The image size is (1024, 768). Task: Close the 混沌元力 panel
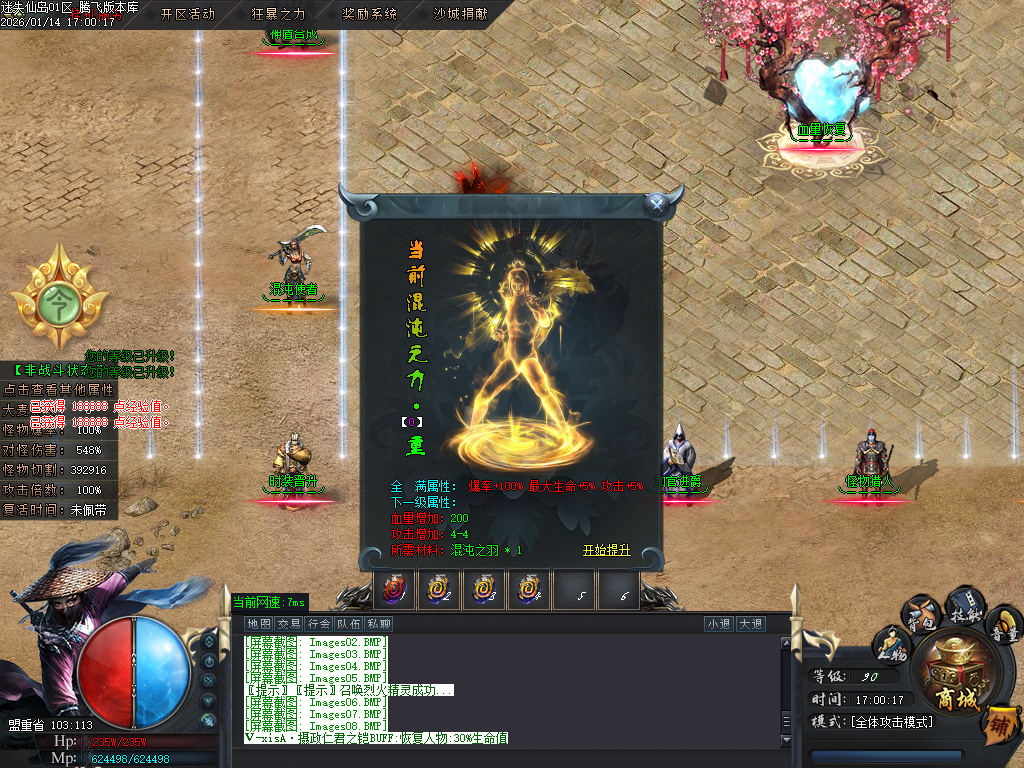click(656, 203)
